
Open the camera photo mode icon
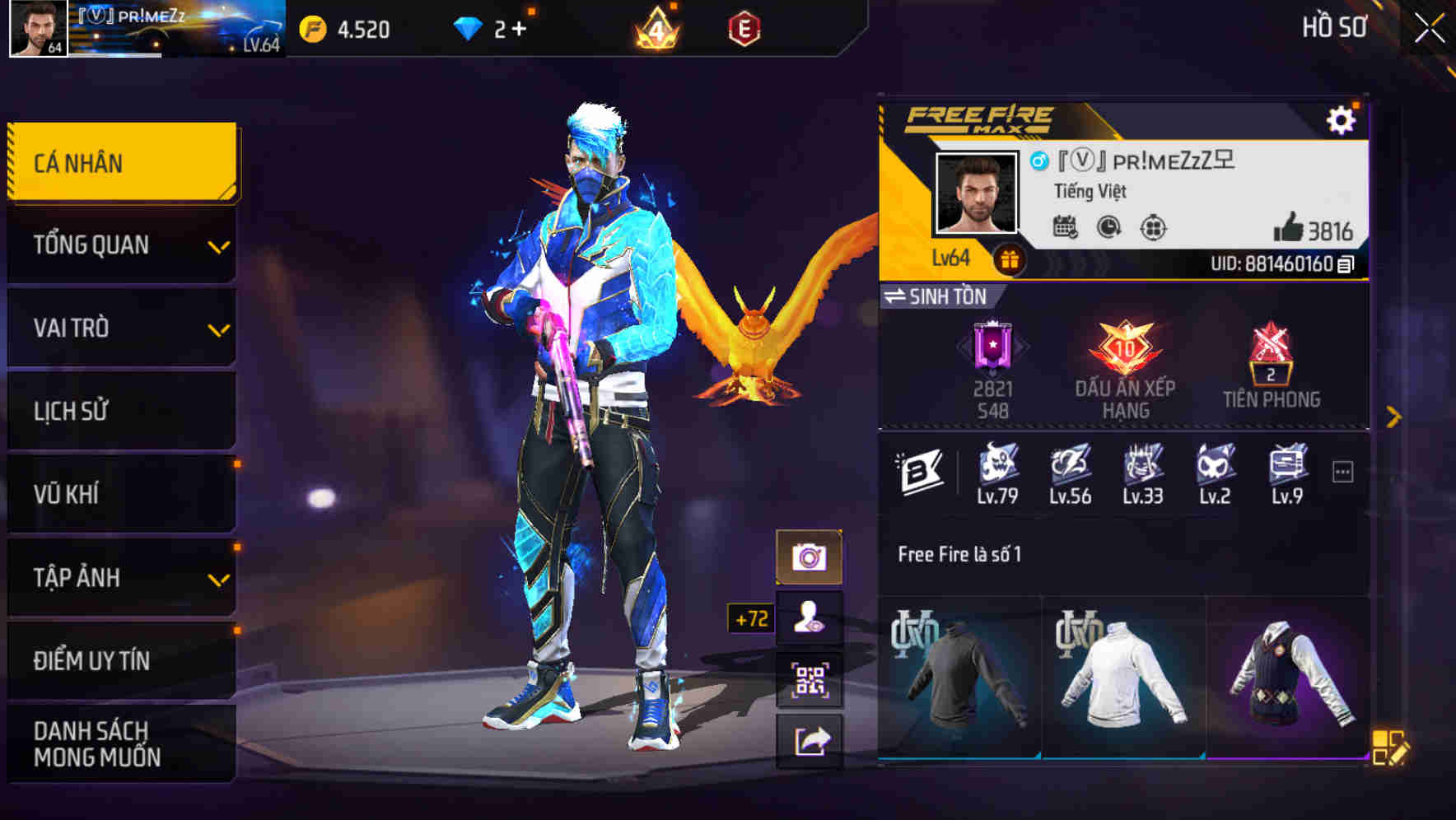pos(811,555)
